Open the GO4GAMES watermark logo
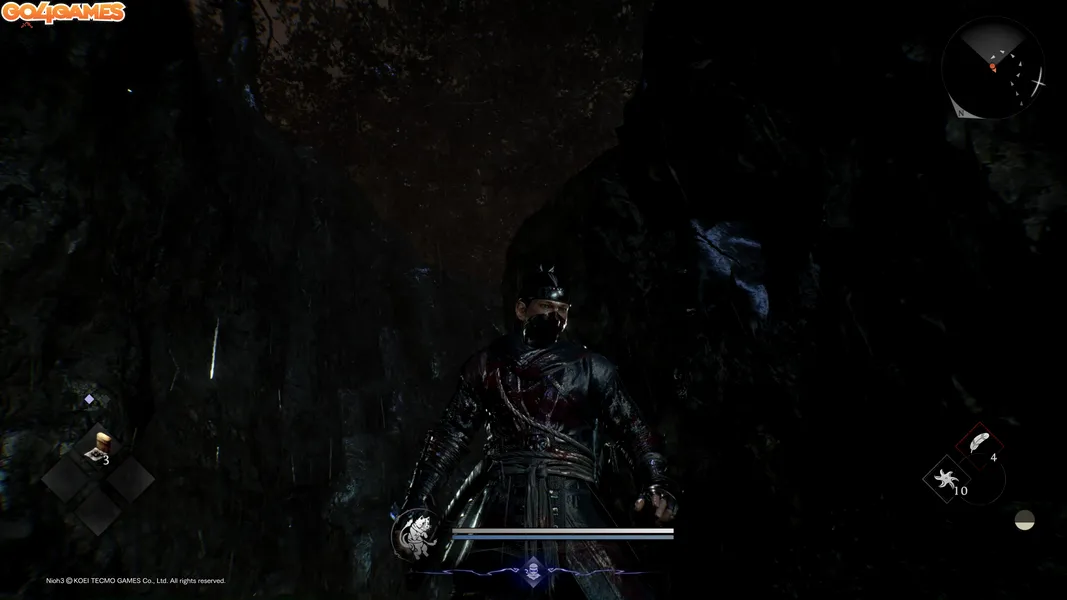The width and height of the screenshot is (1067, 600). click(63, 13)
